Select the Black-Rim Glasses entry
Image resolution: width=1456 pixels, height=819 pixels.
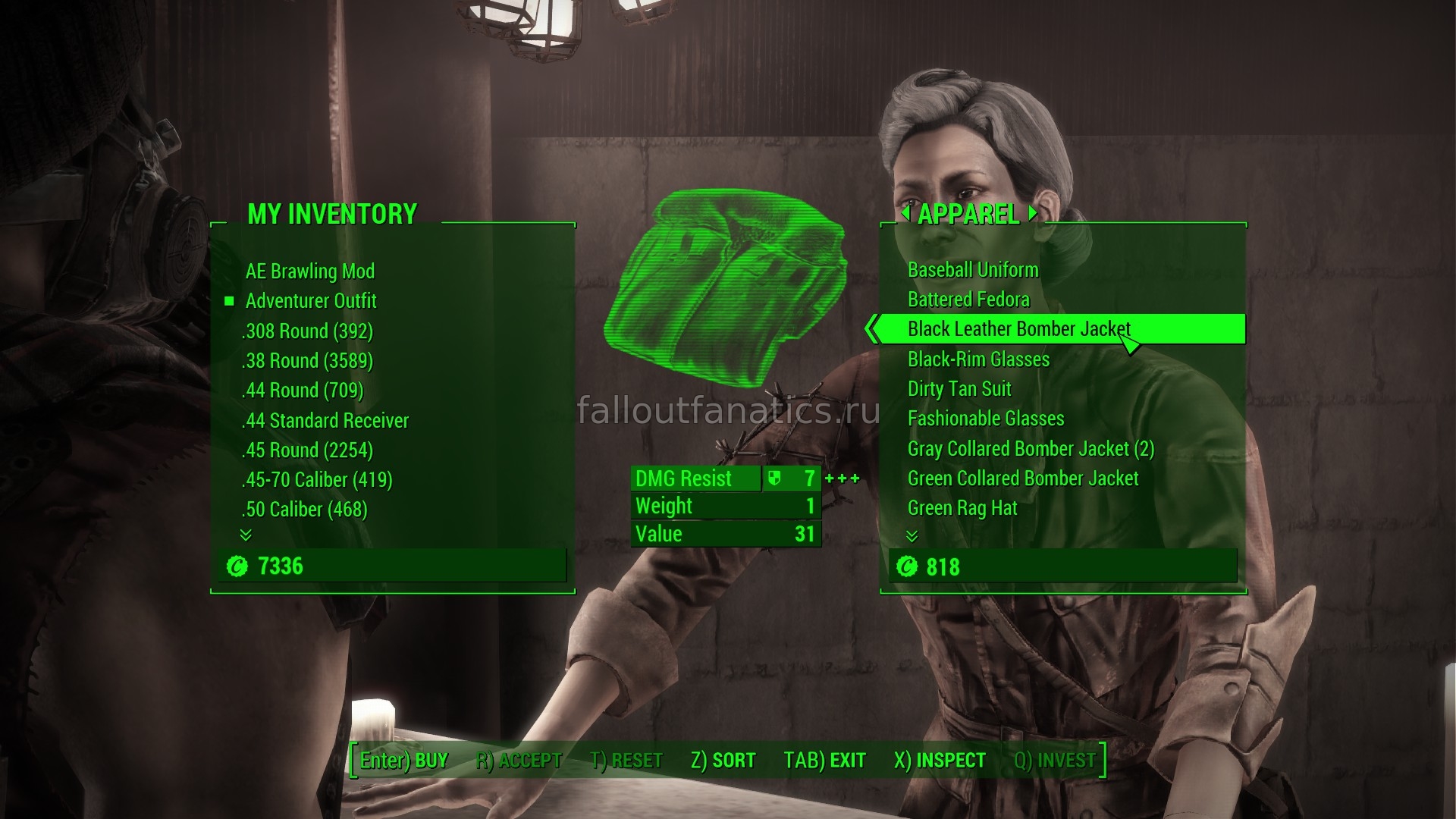click(x=978, y=359)
